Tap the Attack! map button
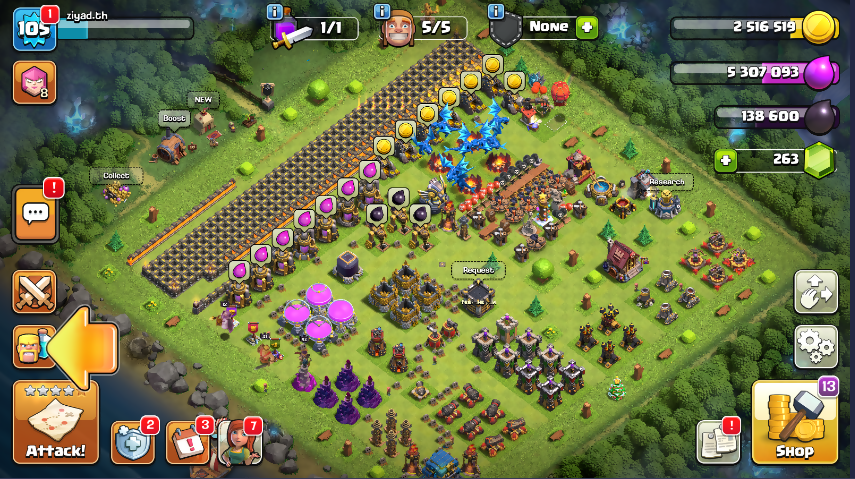 coord(55,422)
